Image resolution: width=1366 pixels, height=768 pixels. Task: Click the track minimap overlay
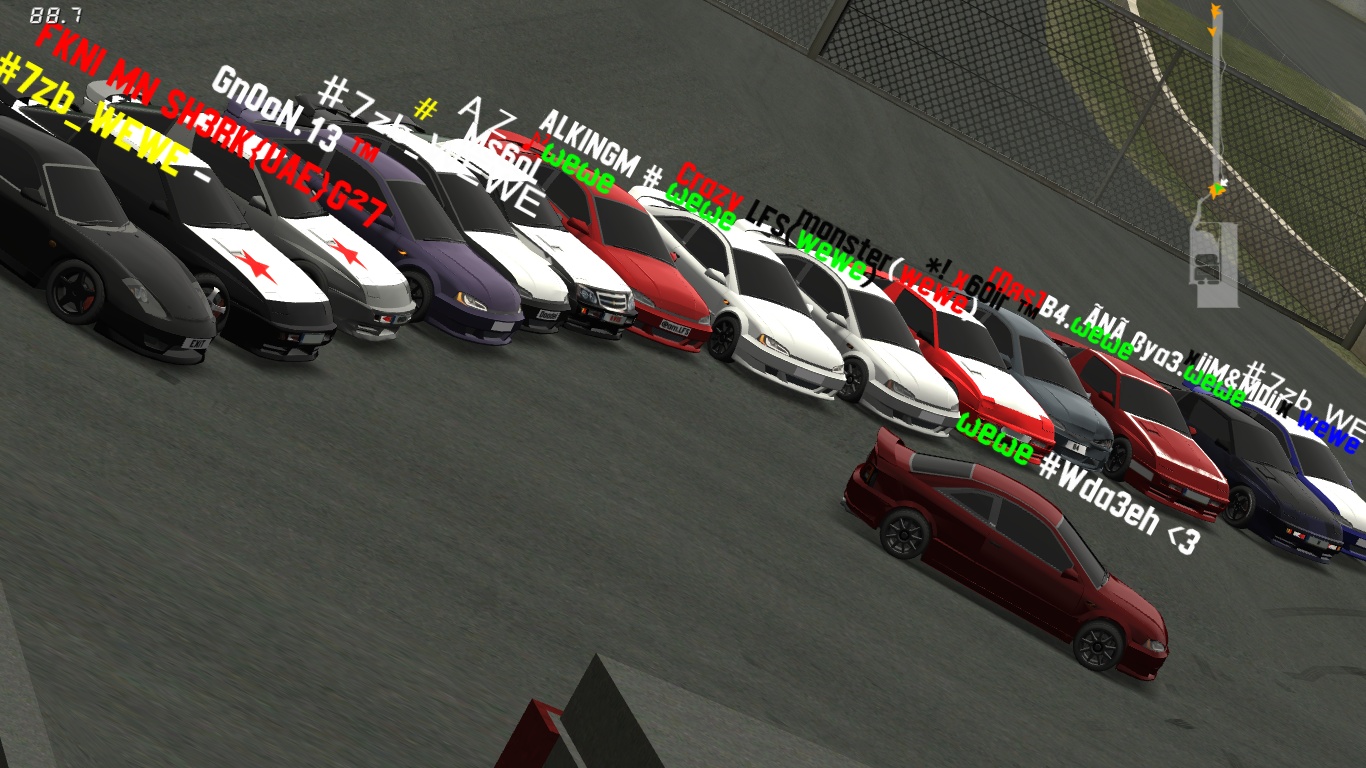pos(1215,160)
